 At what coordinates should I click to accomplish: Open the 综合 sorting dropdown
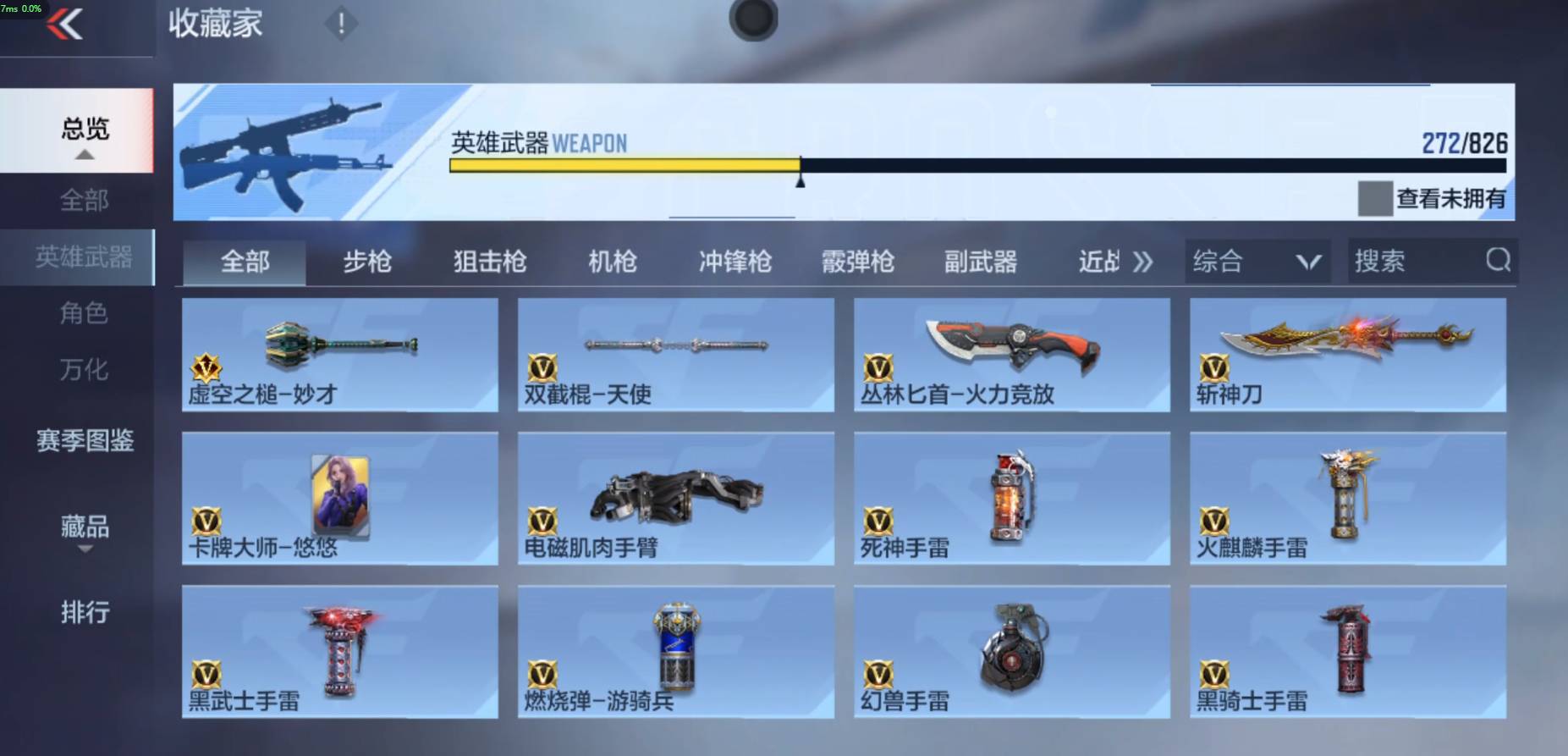pos(1257,261)
